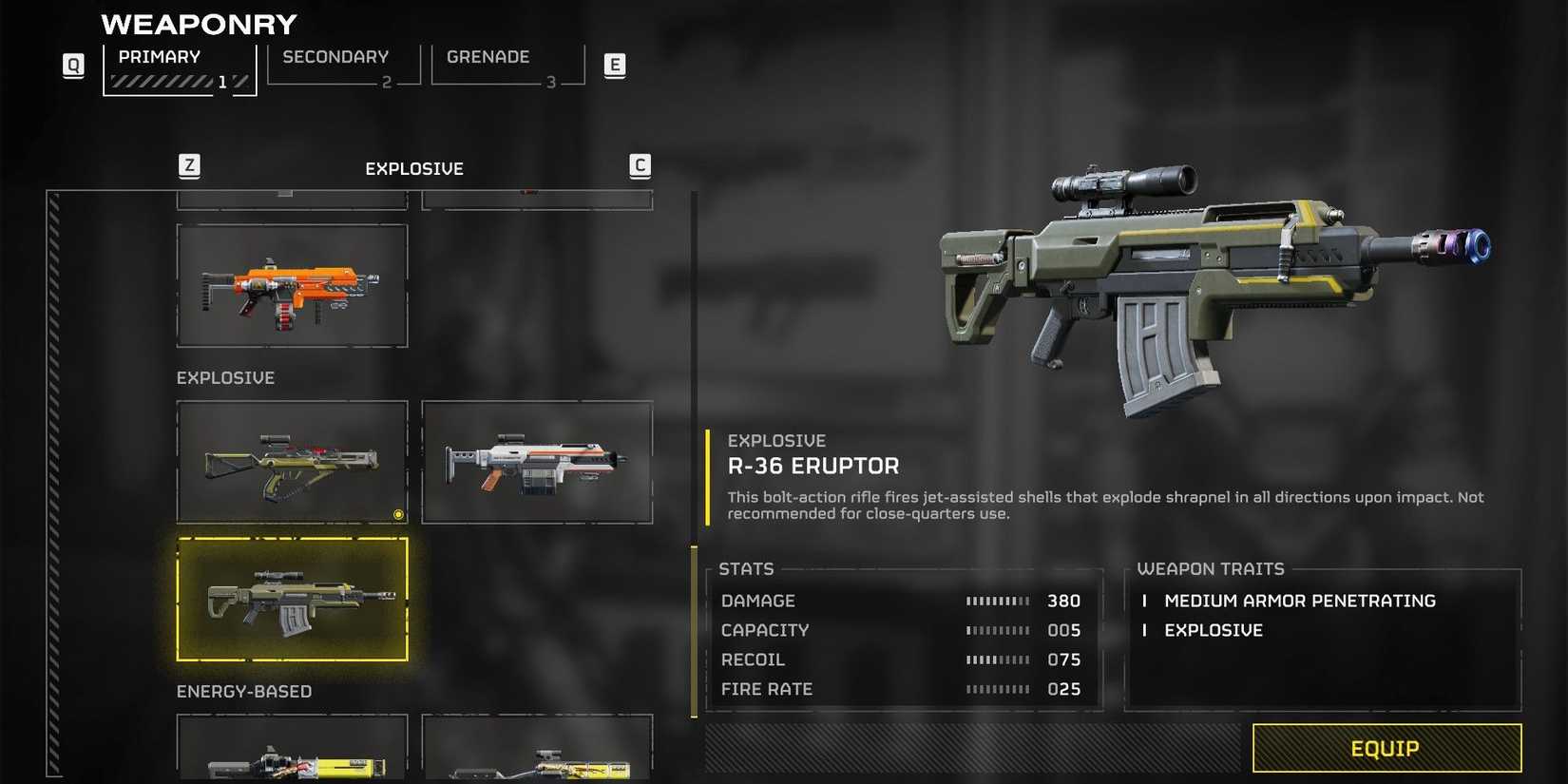Select the highlighted scoped Eruptor tile

[292, 599]
